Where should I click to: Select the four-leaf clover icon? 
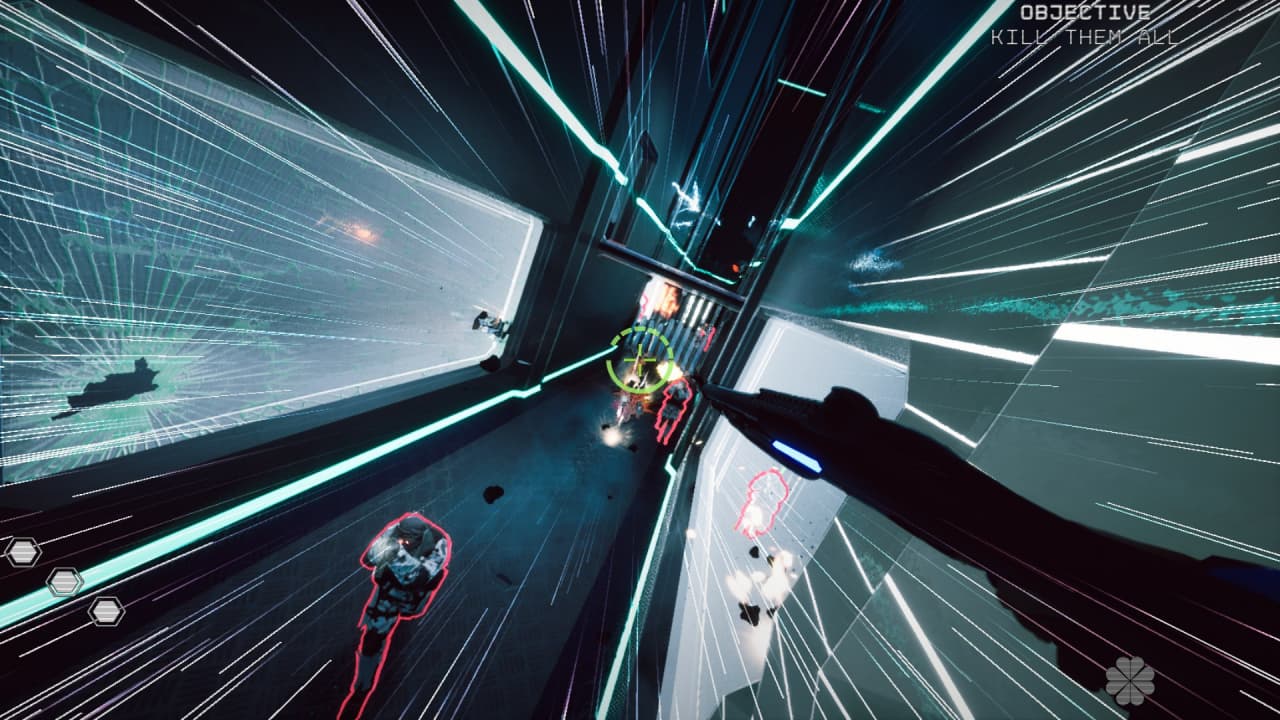coord(1130,681)
